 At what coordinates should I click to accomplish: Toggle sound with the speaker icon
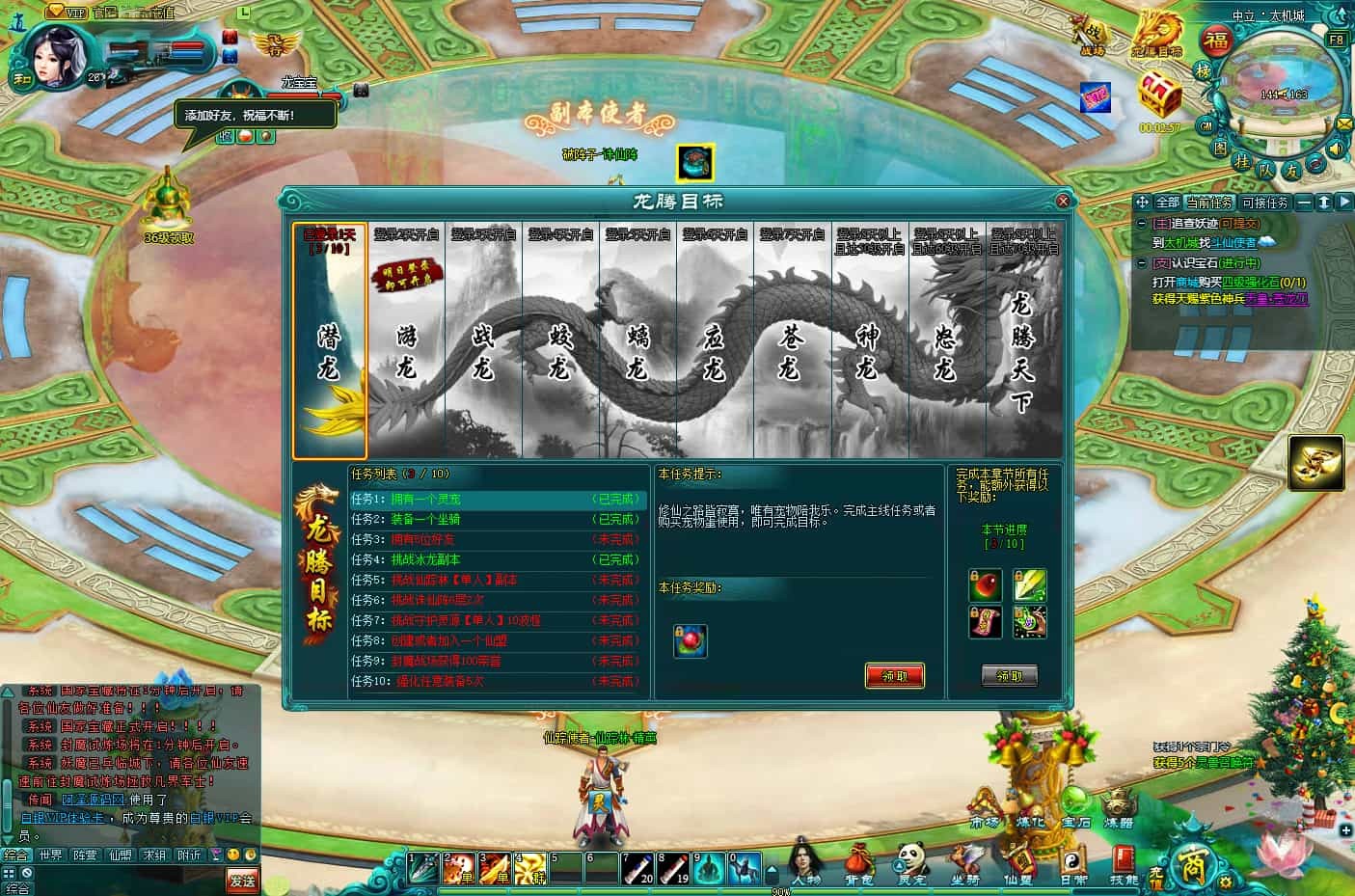[1336, 149]
